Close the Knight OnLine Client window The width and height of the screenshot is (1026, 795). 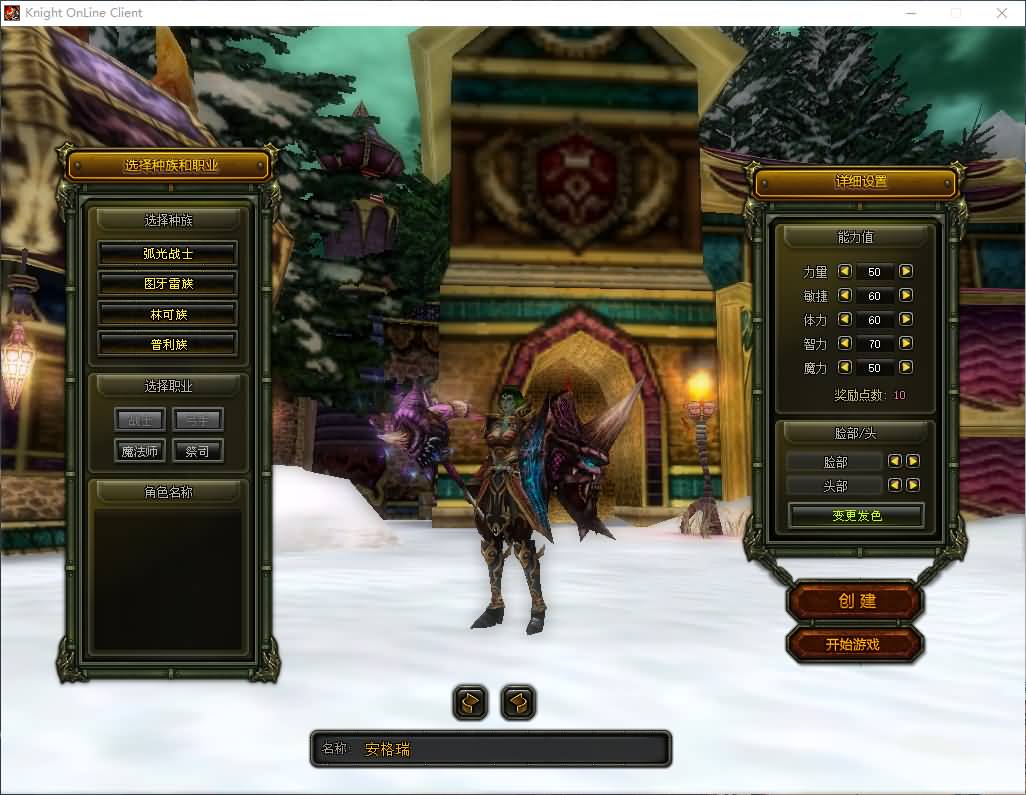click(1001, 13)
